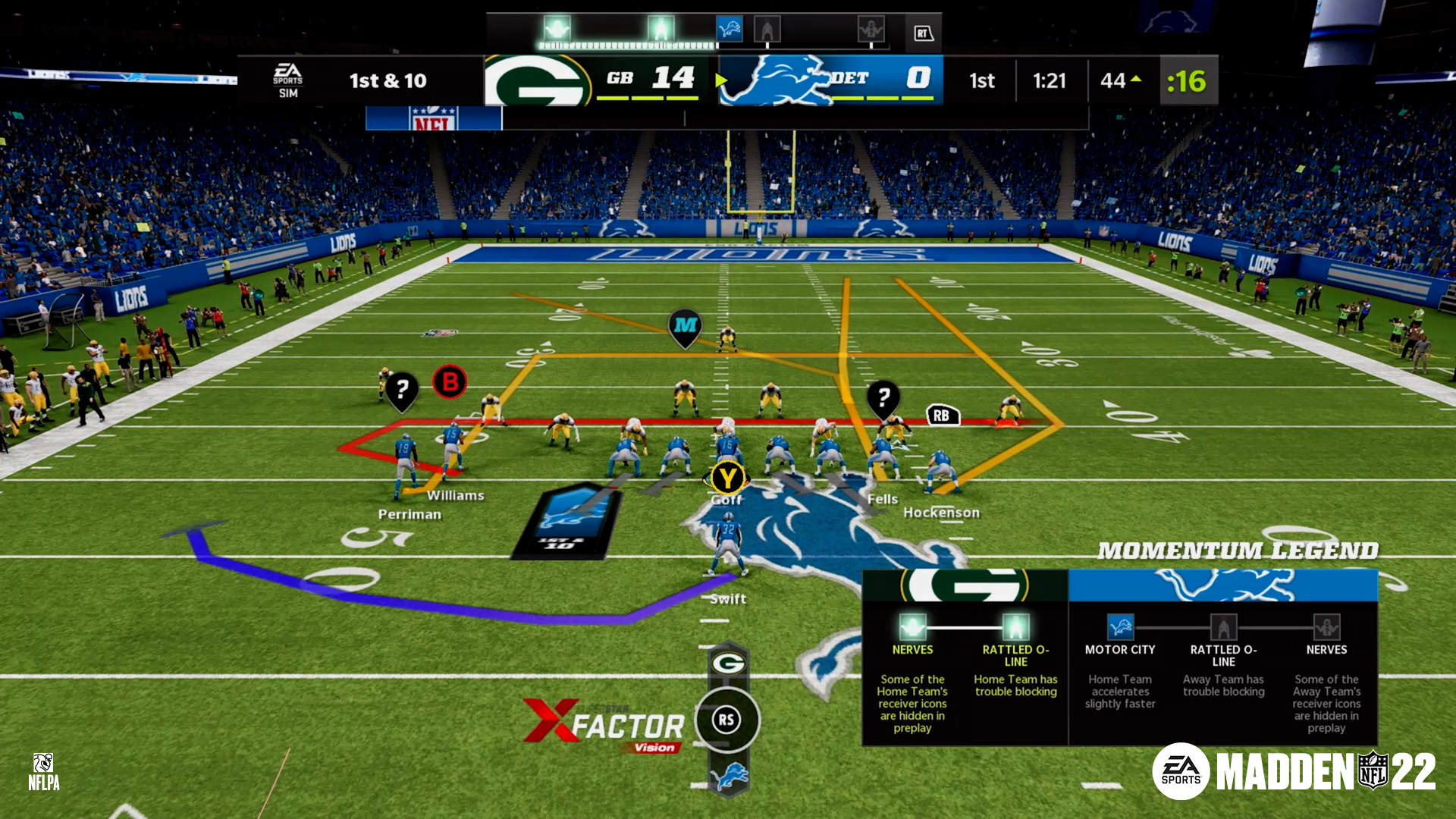Screen dimensions: 1456x819
Task: Click the Lions logo below X-Factor Vision selector
Action: tap(728, 776)
